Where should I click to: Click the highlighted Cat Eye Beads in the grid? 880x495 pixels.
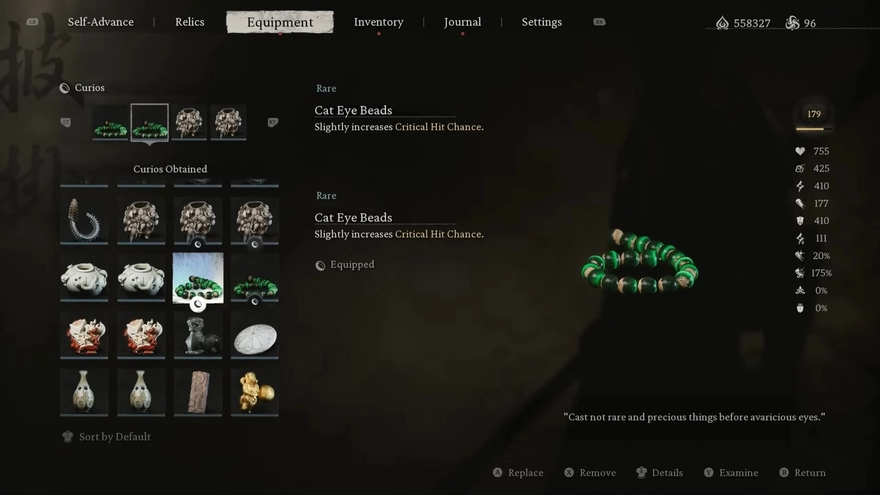[198, 278]
